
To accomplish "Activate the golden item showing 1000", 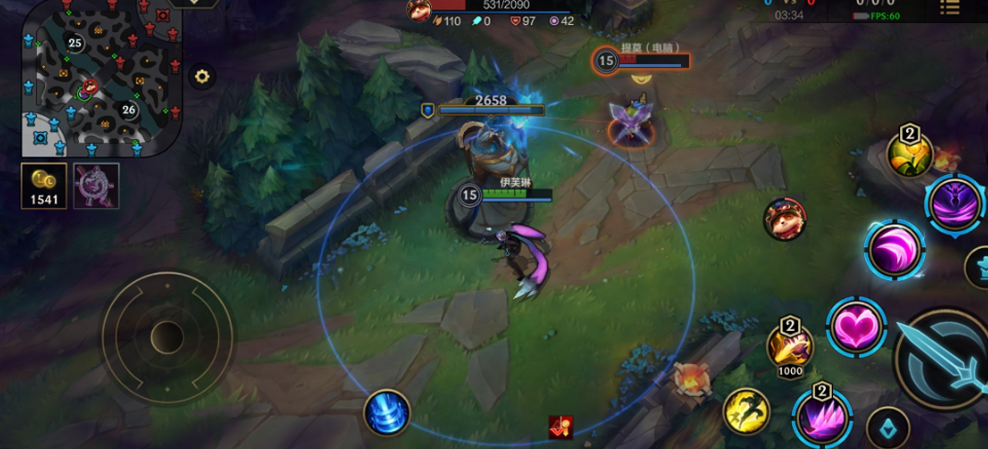I will [x=790, y=348].
